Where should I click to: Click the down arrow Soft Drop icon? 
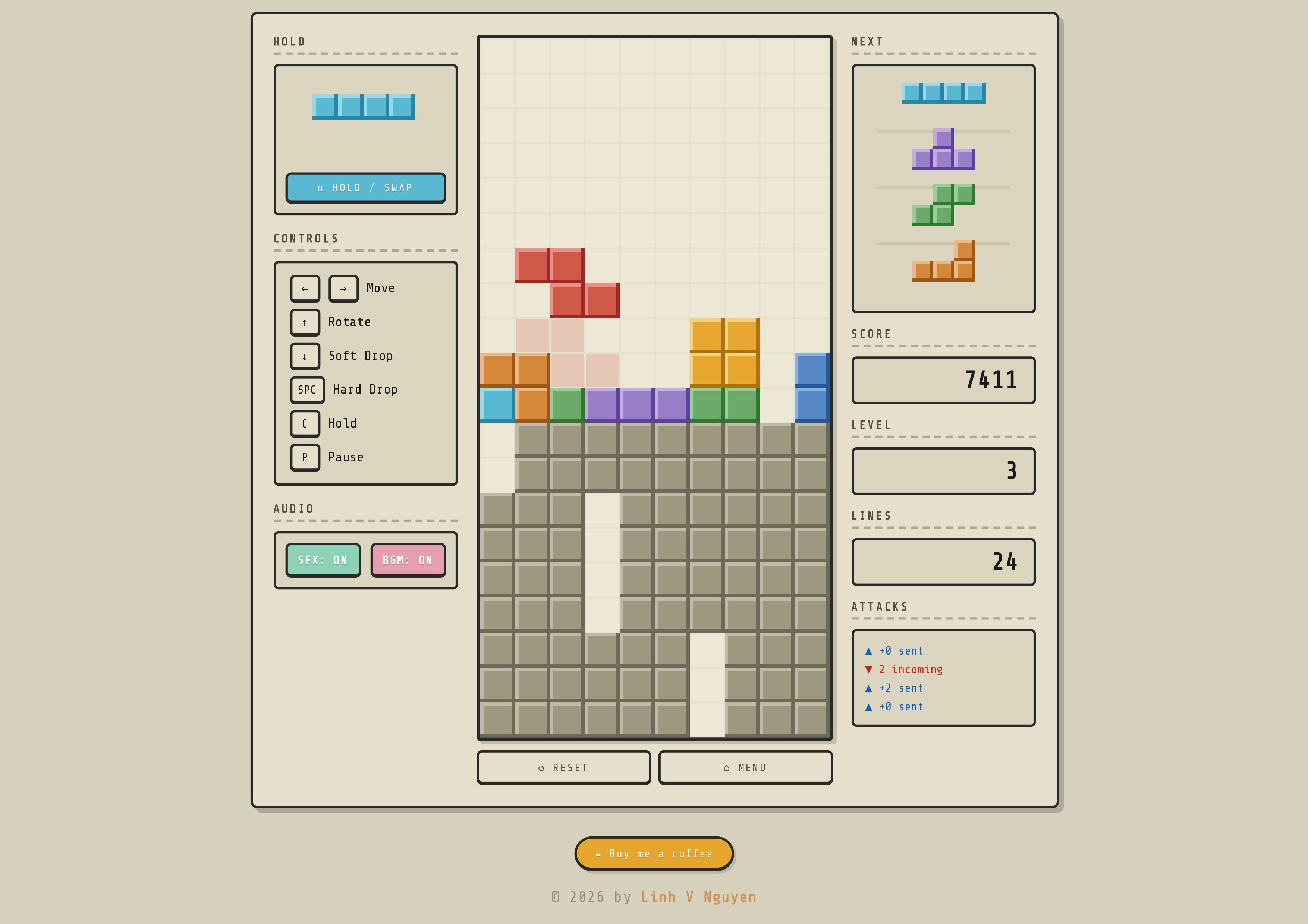[x=305, y=356]
